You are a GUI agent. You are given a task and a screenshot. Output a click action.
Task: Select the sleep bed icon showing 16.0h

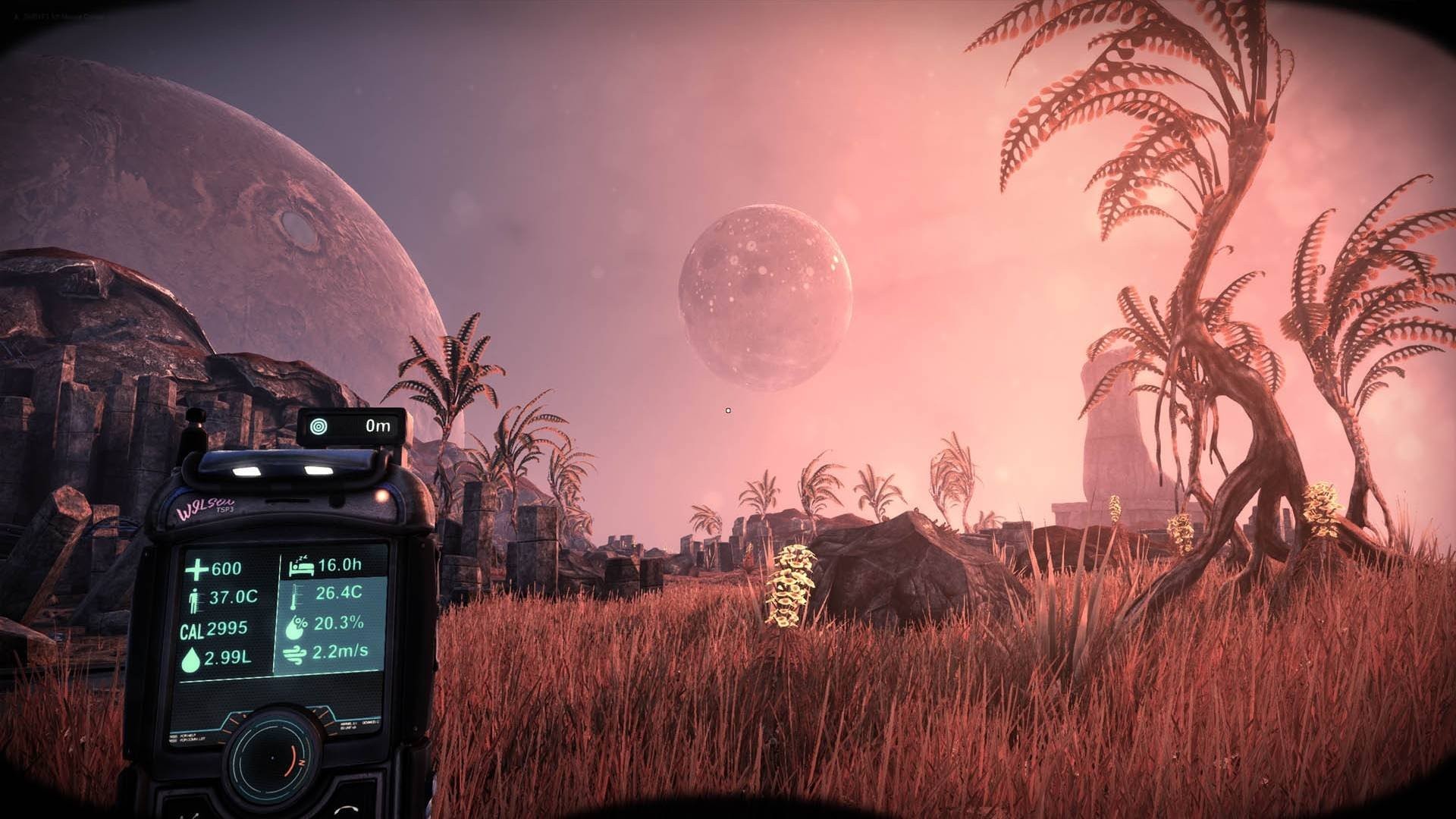[302, 568]
